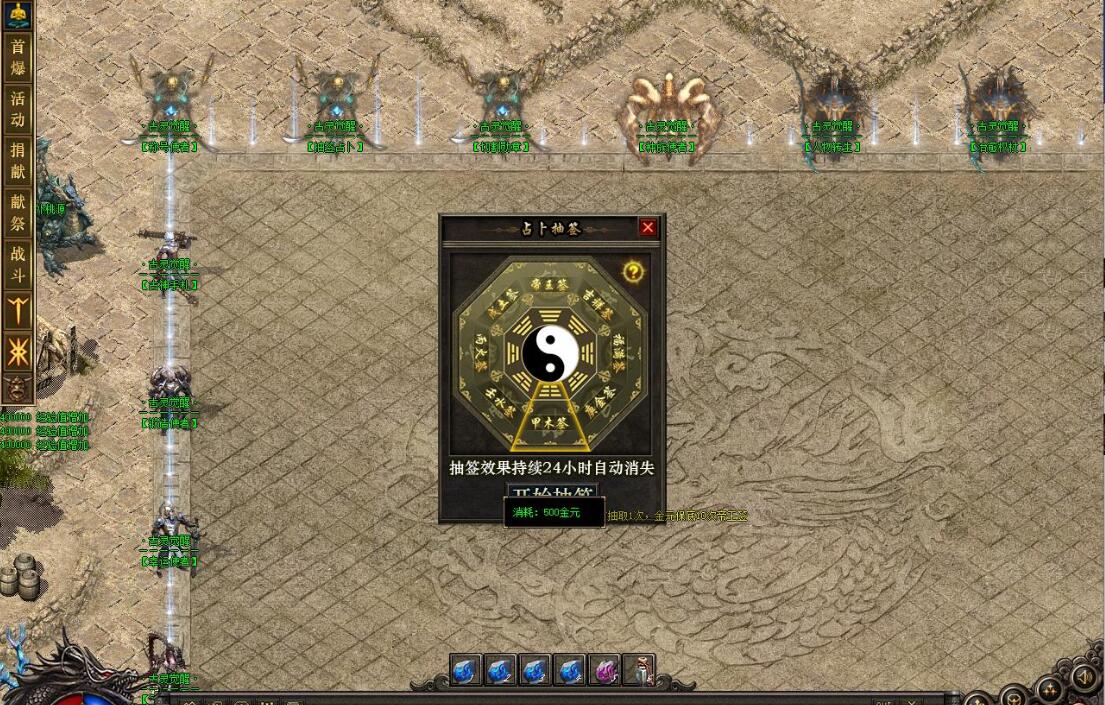This screenshot has height=705, width=1105.
Task: Click the golden starburst rune button
Action: point(18,351)
